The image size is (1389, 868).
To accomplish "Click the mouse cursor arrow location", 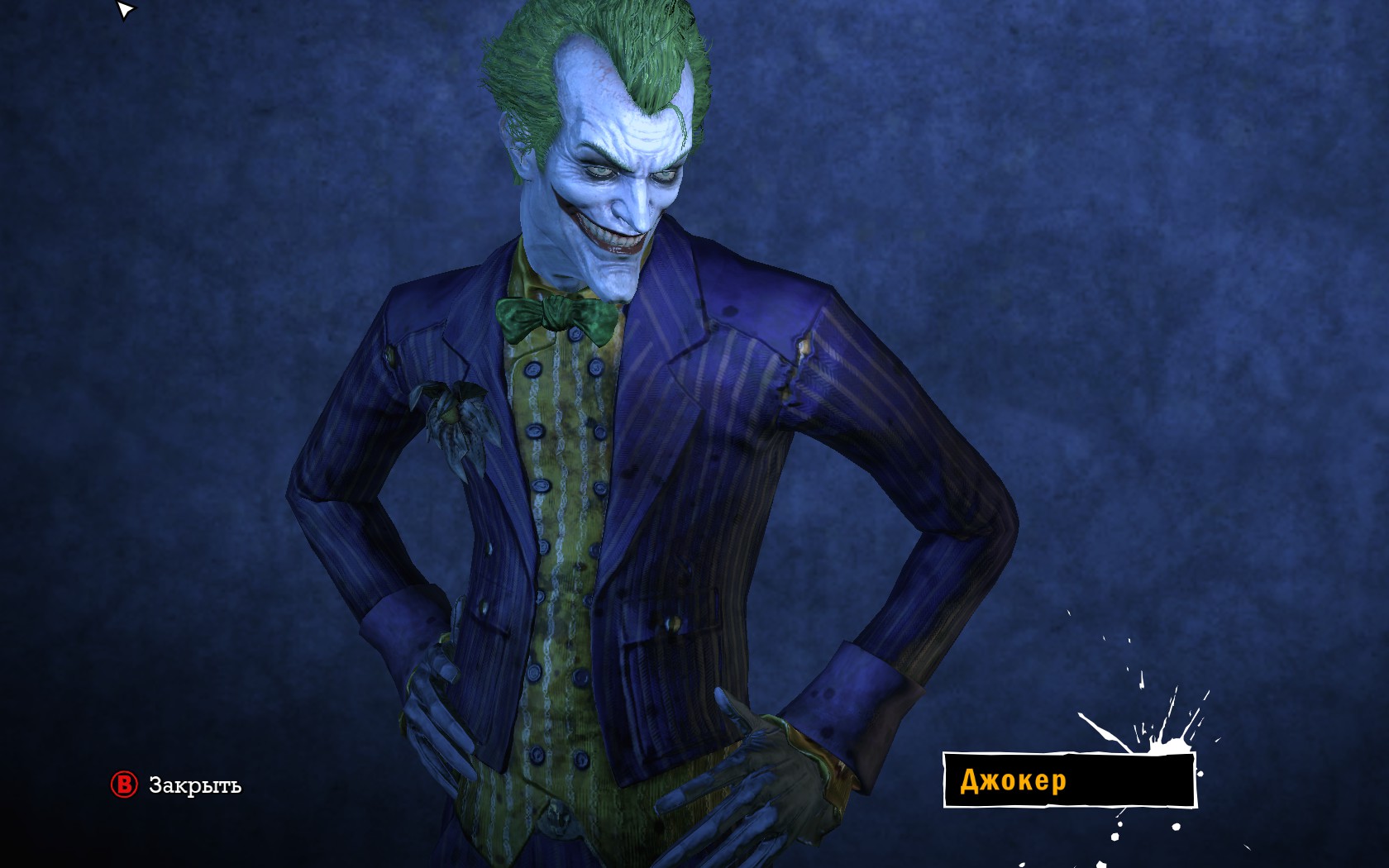I will (122, 10).
